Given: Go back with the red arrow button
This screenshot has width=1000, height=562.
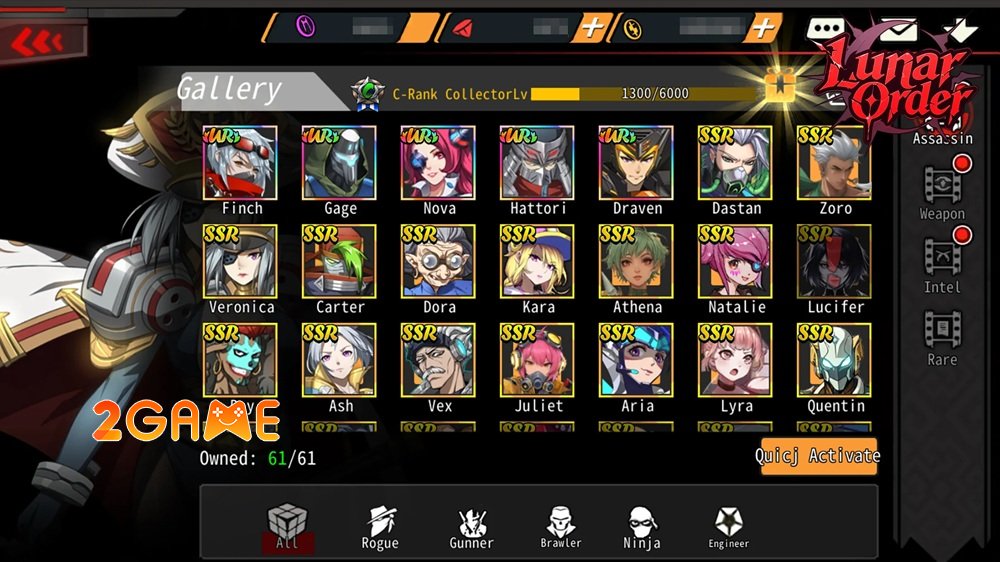Looking at the screenshot, I should [38, 42].
